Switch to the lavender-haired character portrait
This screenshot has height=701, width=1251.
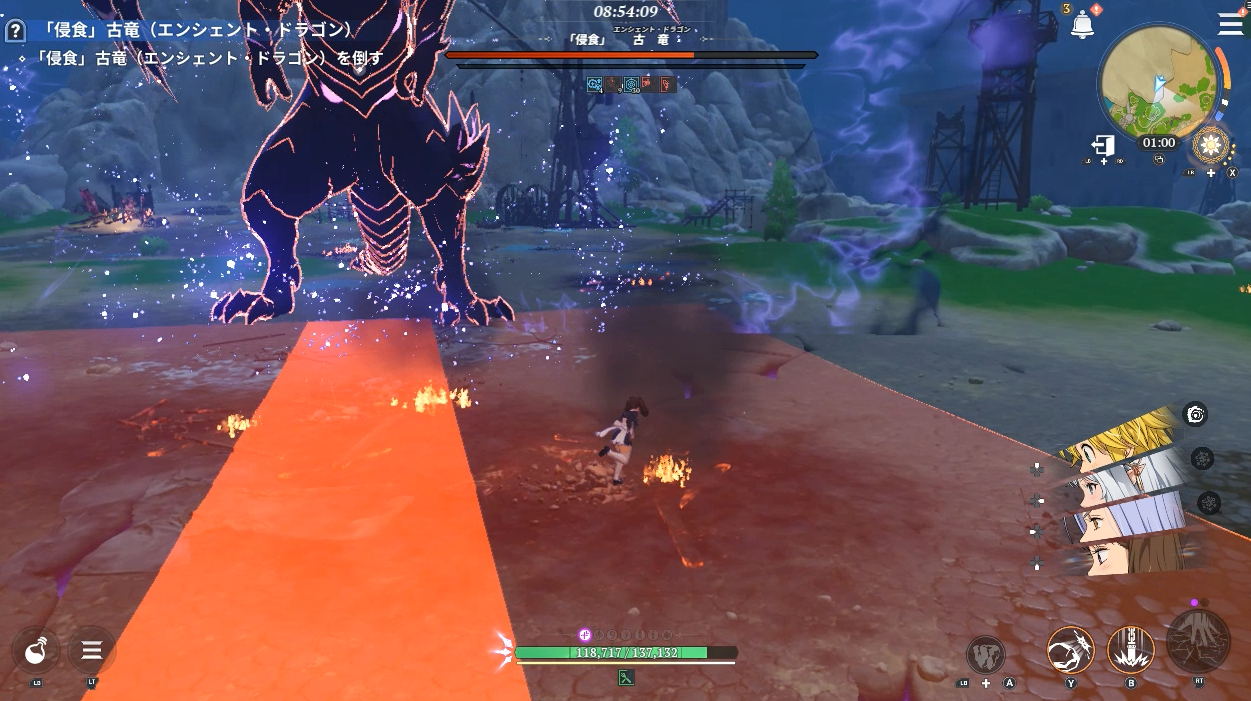pyautogui.click(x=1125, y=518)
